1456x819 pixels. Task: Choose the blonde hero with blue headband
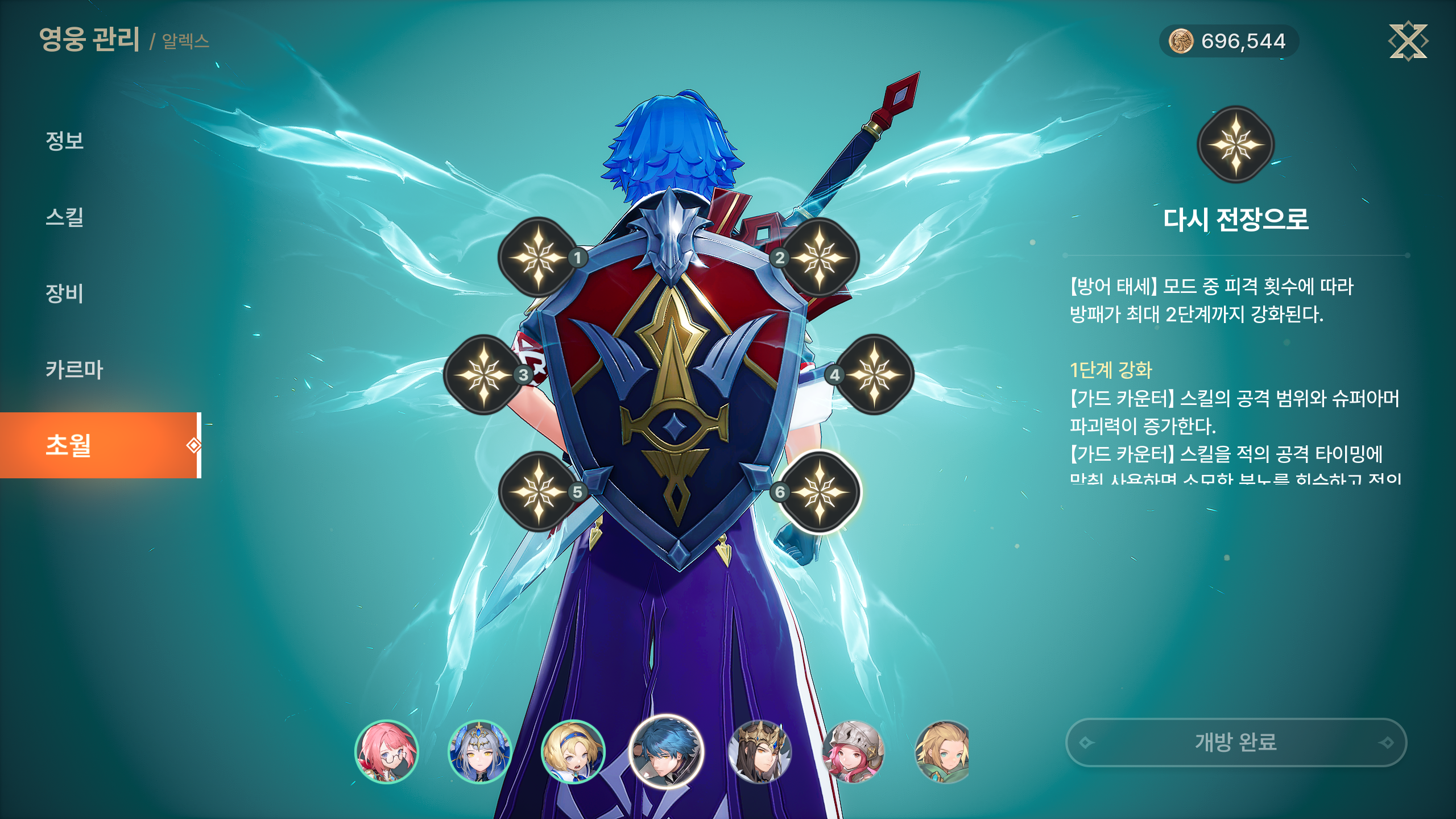pyautogui.click(x=573, y=752)
